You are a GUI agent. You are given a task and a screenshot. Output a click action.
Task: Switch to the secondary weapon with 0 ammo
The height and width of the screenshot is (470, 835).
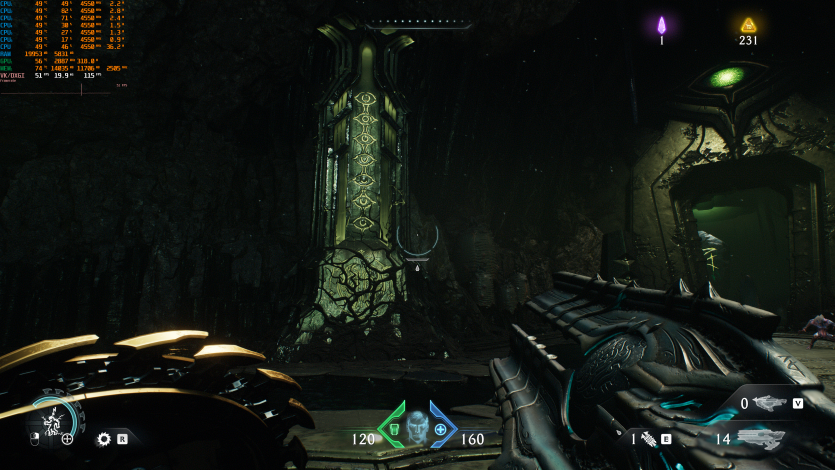(770, 404)
